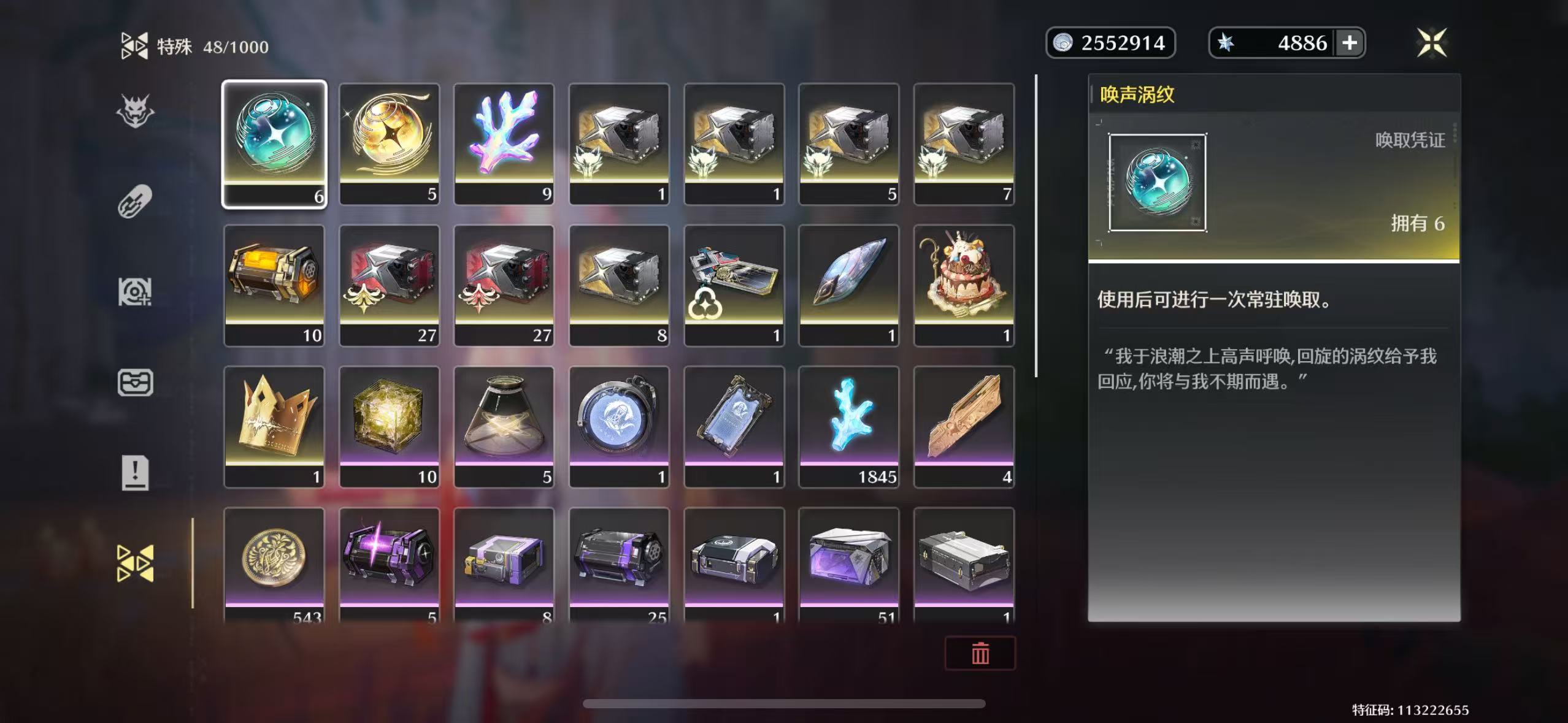Select the bronze carved plank item
The width and height of the screenshot is (1568, 723).
(x=964, y=426)
